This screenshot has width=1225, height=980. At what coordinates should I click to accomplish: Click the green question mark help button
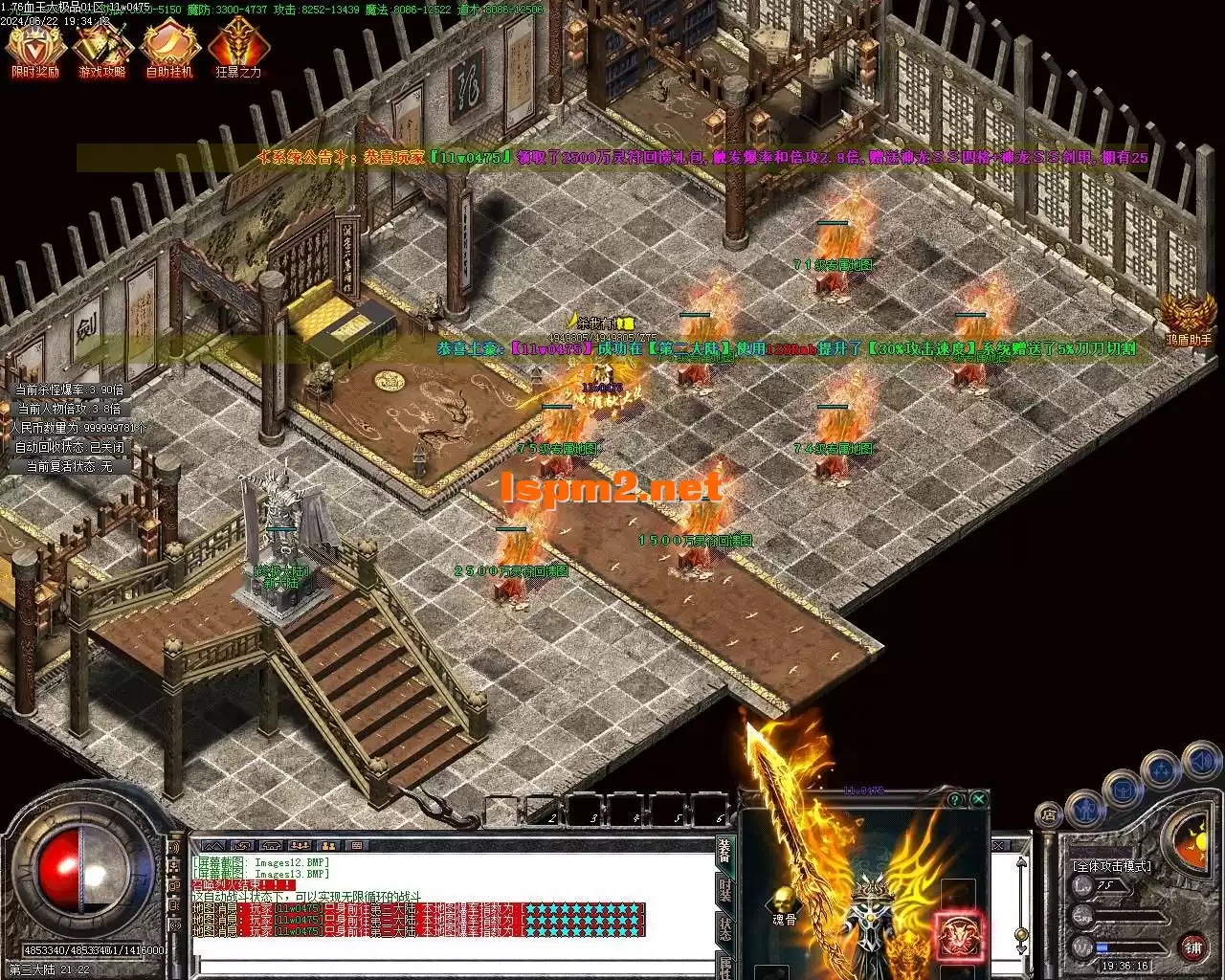[954, 799]
